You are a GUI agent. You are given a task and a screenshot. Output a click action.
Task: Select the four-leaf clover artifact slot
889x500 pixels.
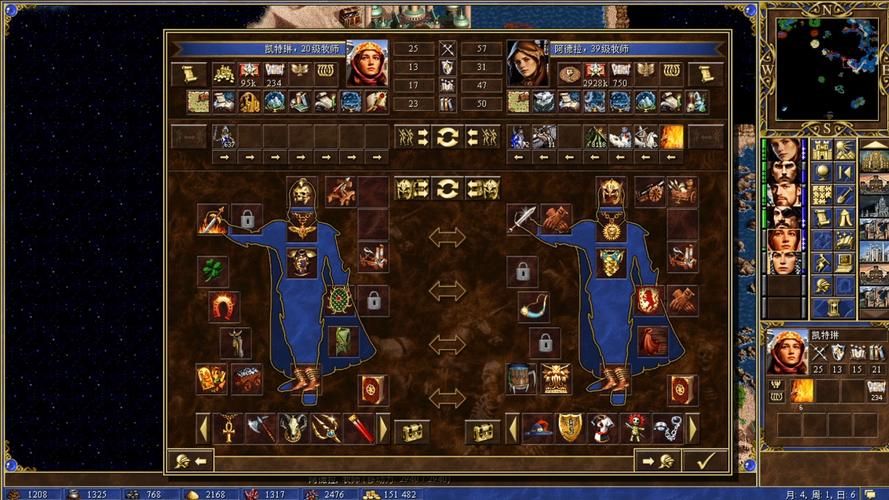click(x=212, y=271)
